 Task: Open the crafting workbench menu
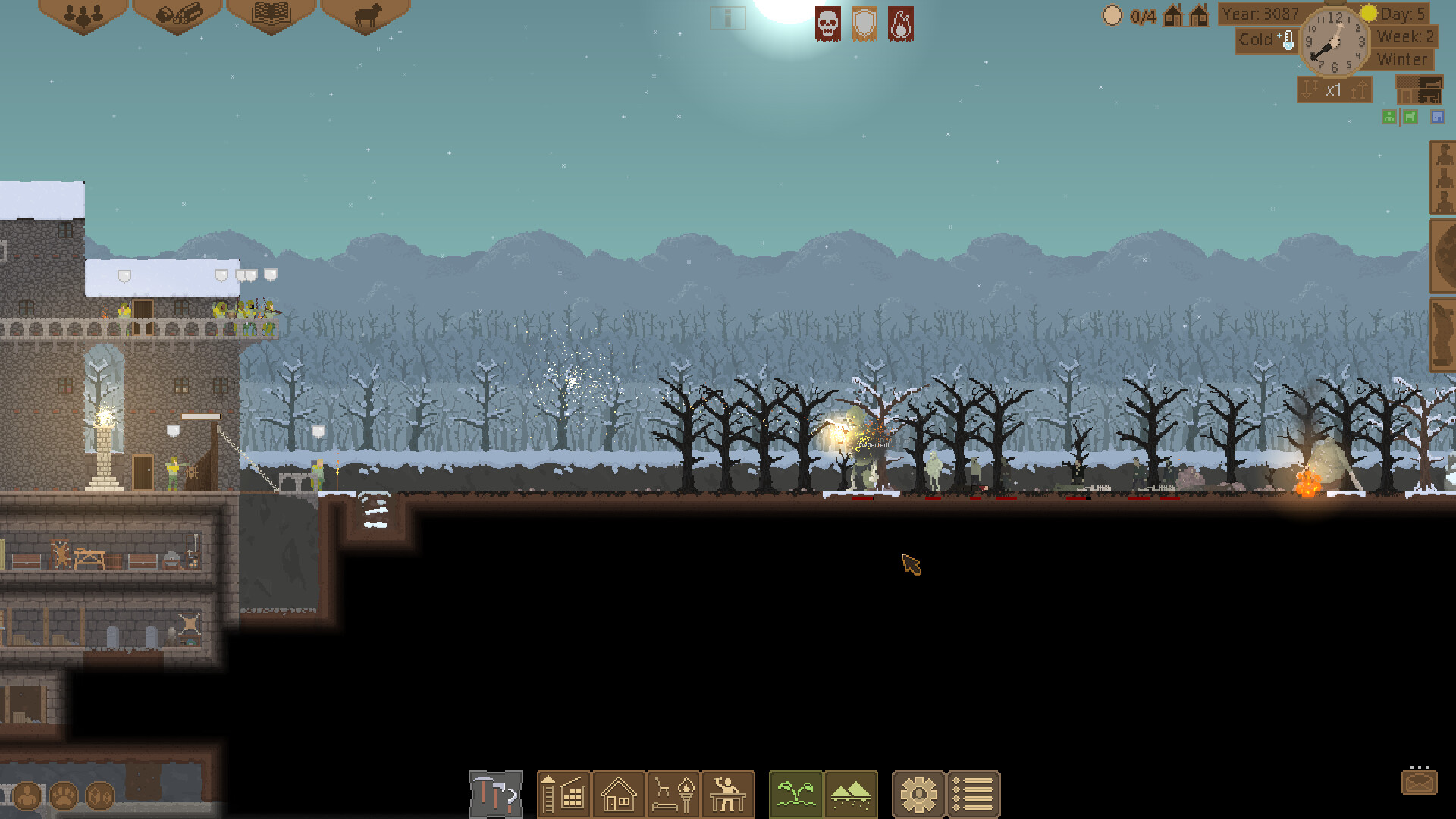pos(727,793)
